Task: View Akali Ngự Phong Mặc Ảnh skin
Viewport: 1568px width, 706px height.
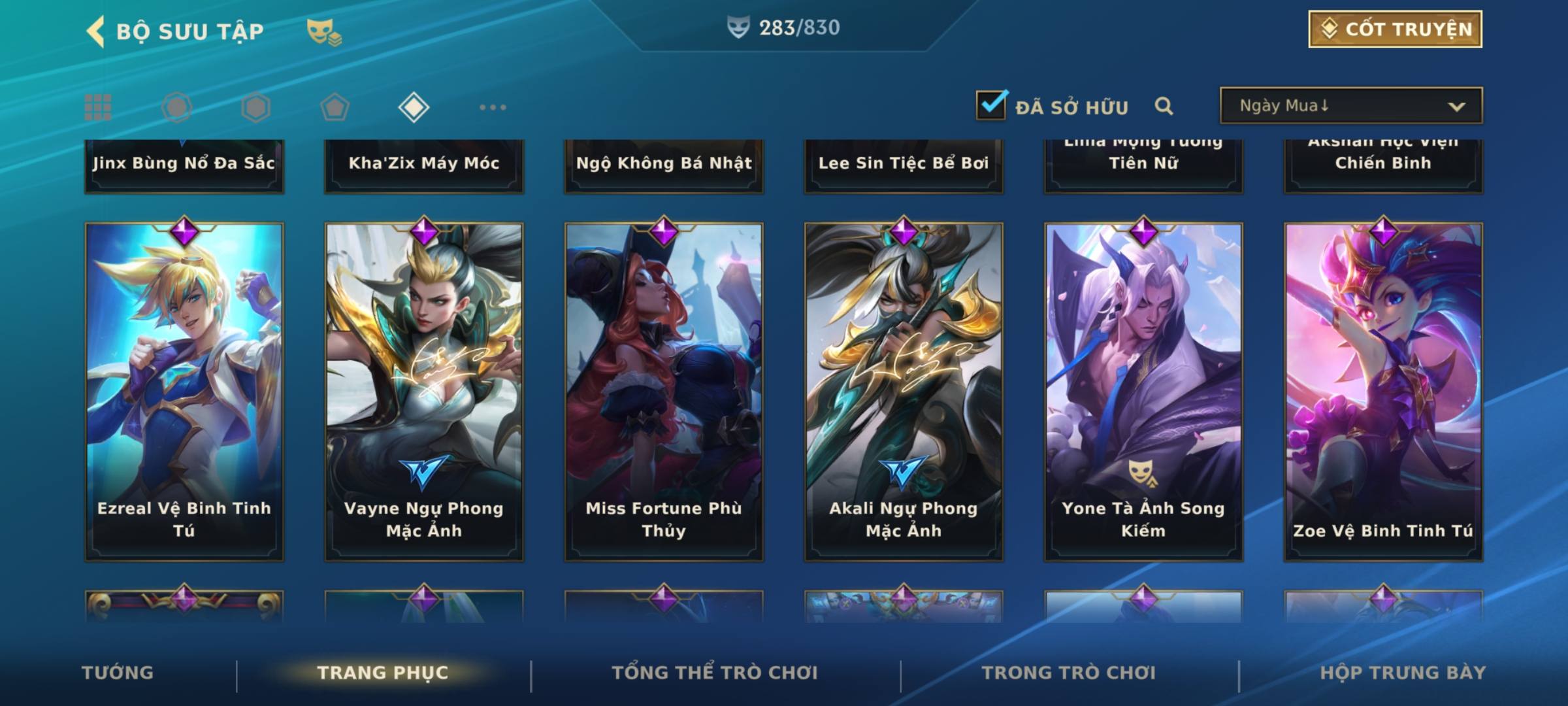Action: [x=904, y=391]
